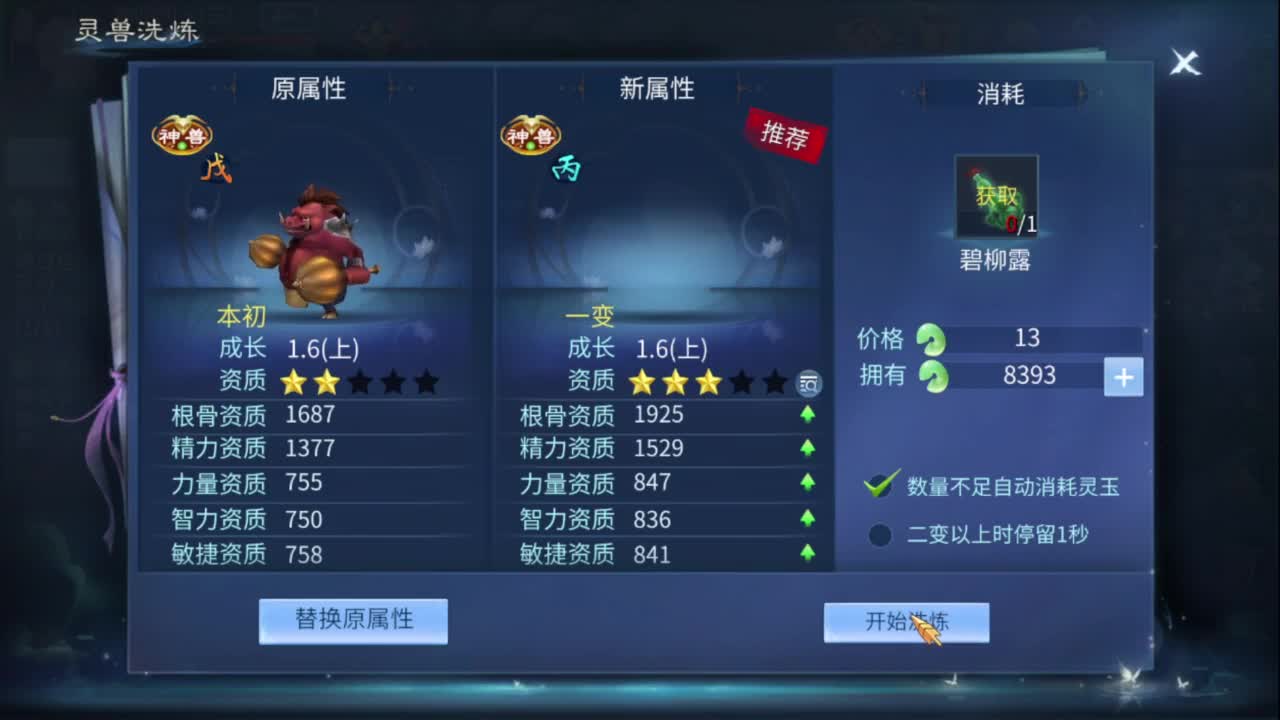Screen dimensions: 1280x720
Task: Toggle 数量不足自动消耗灵玉 checkbox off
Action: point(878,486)
